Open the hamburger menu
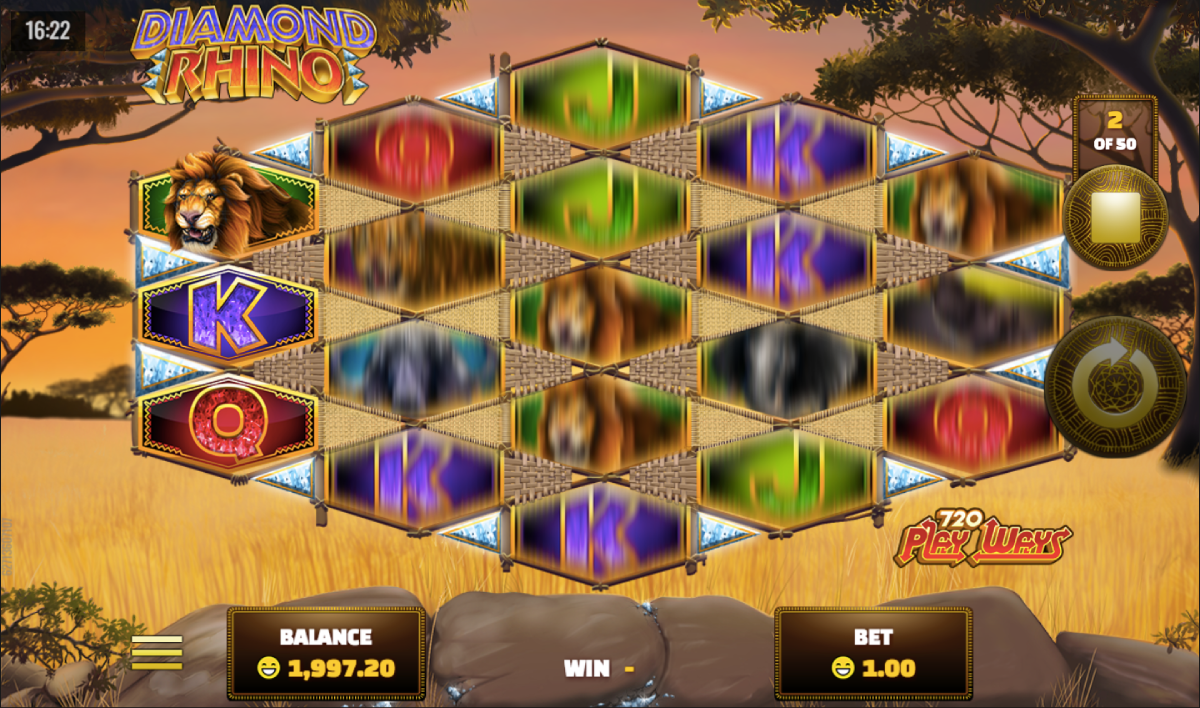The height and width of the screenshot is (708, 1200). [157, 651]
